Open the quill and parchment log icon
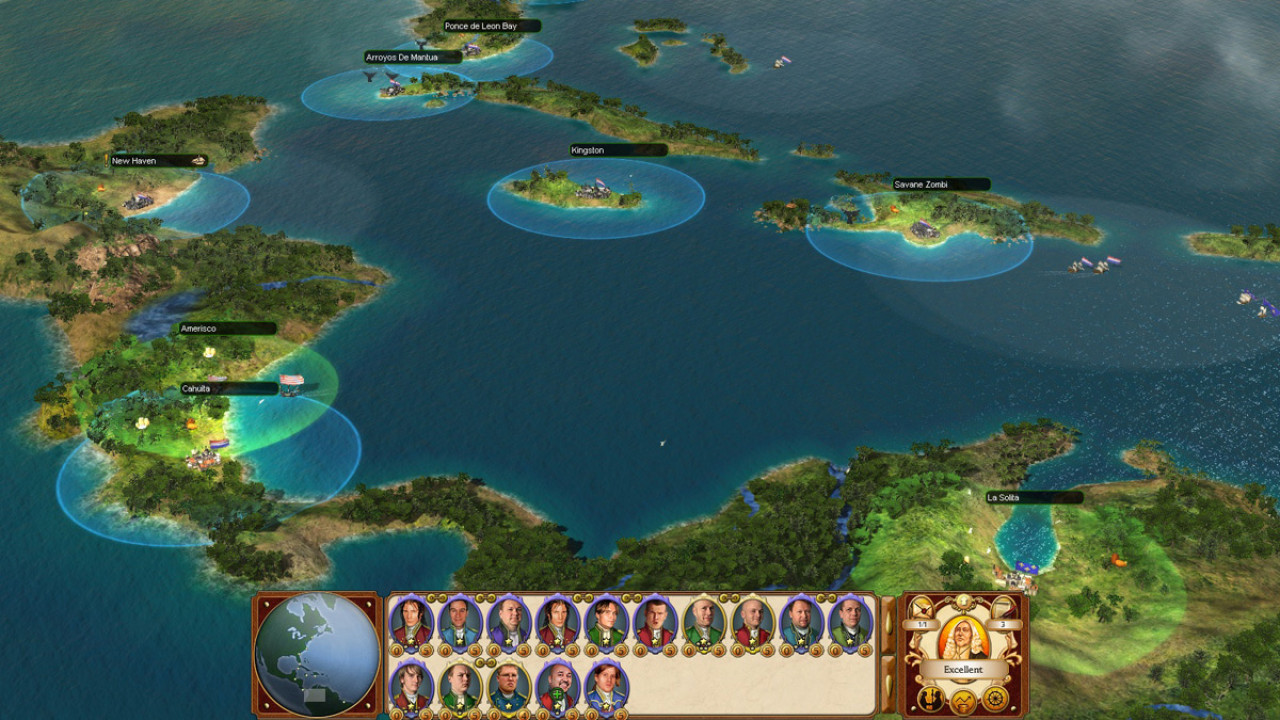The height and width of the screenshot is (720, 1280). click(1003, 609)
